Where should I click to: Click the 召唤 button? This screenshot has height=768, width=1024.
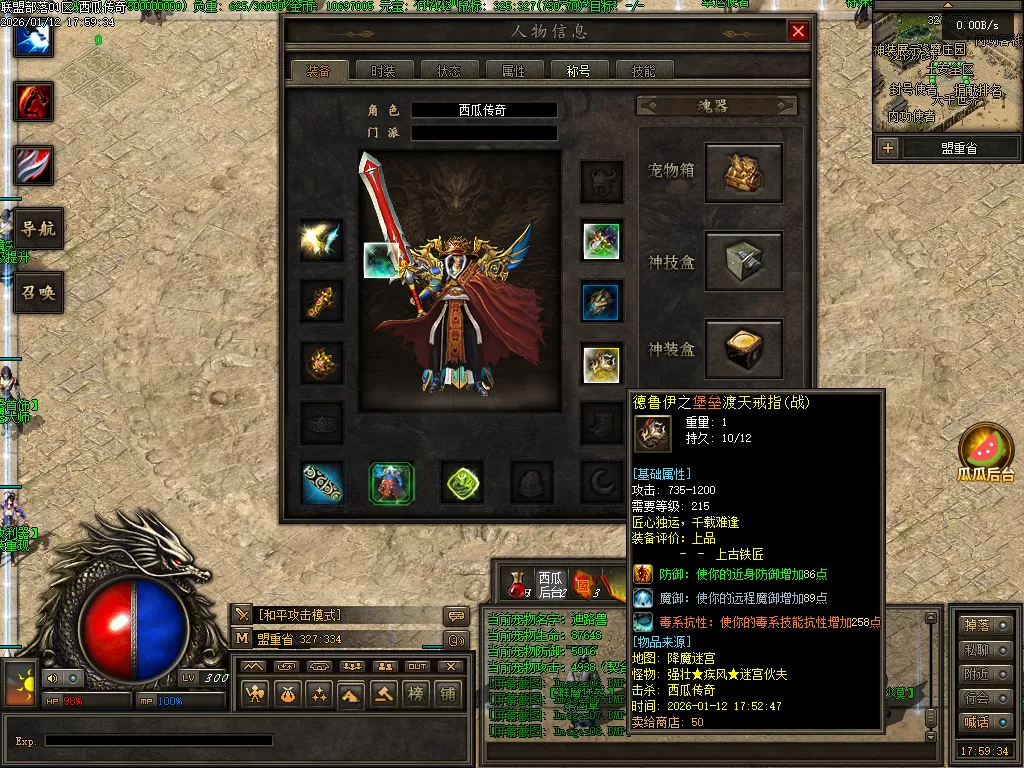38,293
